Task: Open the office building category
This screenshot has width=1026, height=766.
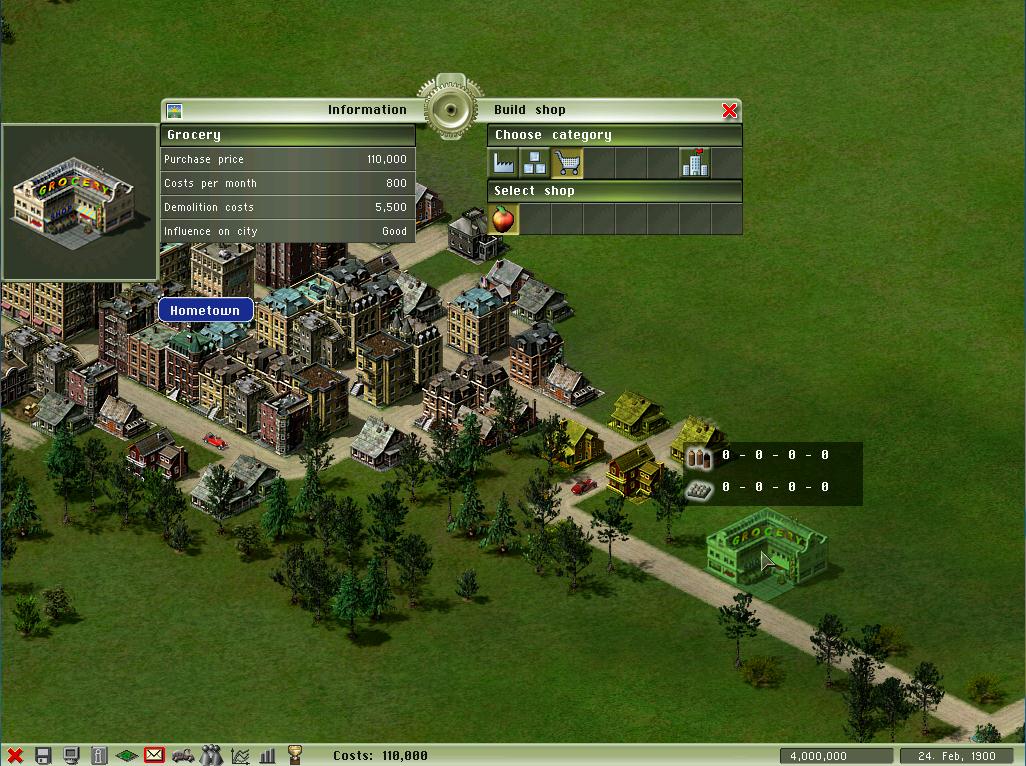Action: click(695, 163)
